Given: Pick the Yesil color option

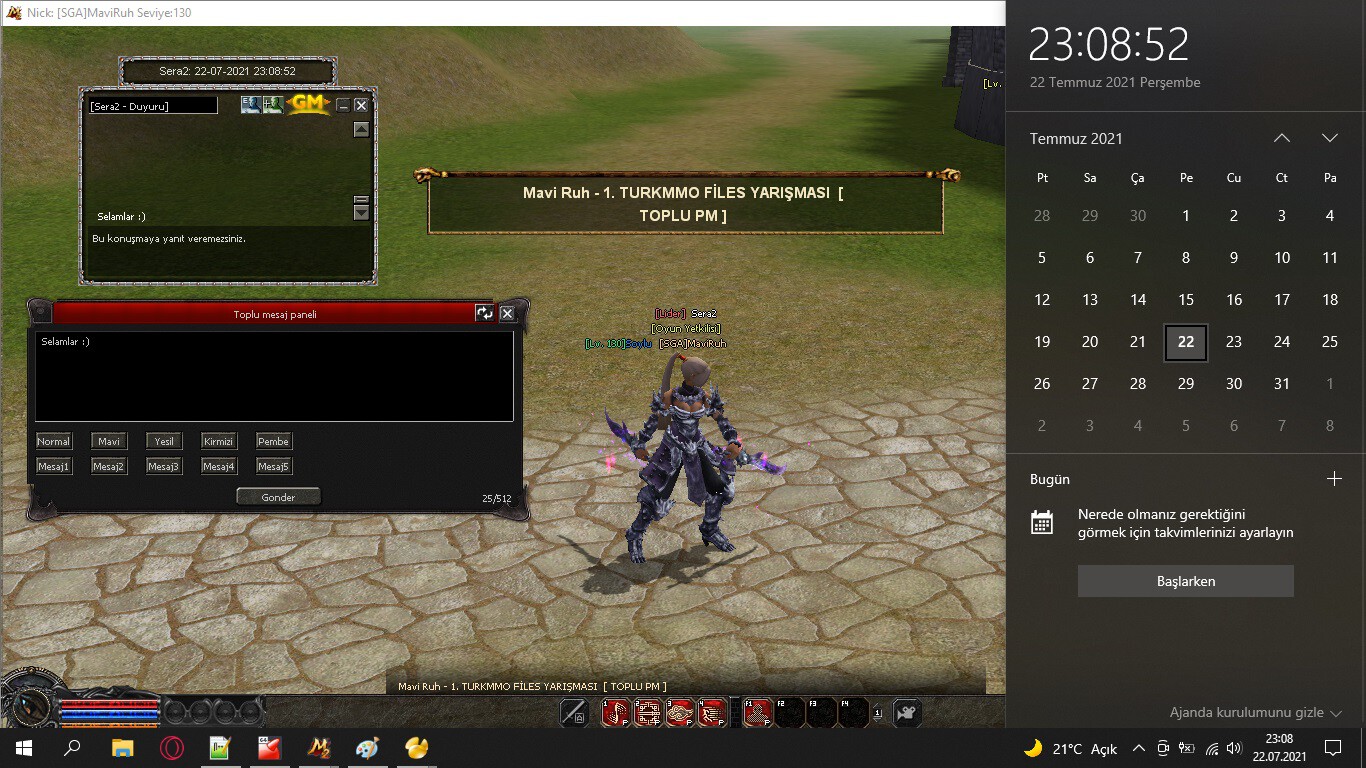Looking at the screenshot, I should coord(164,441).
